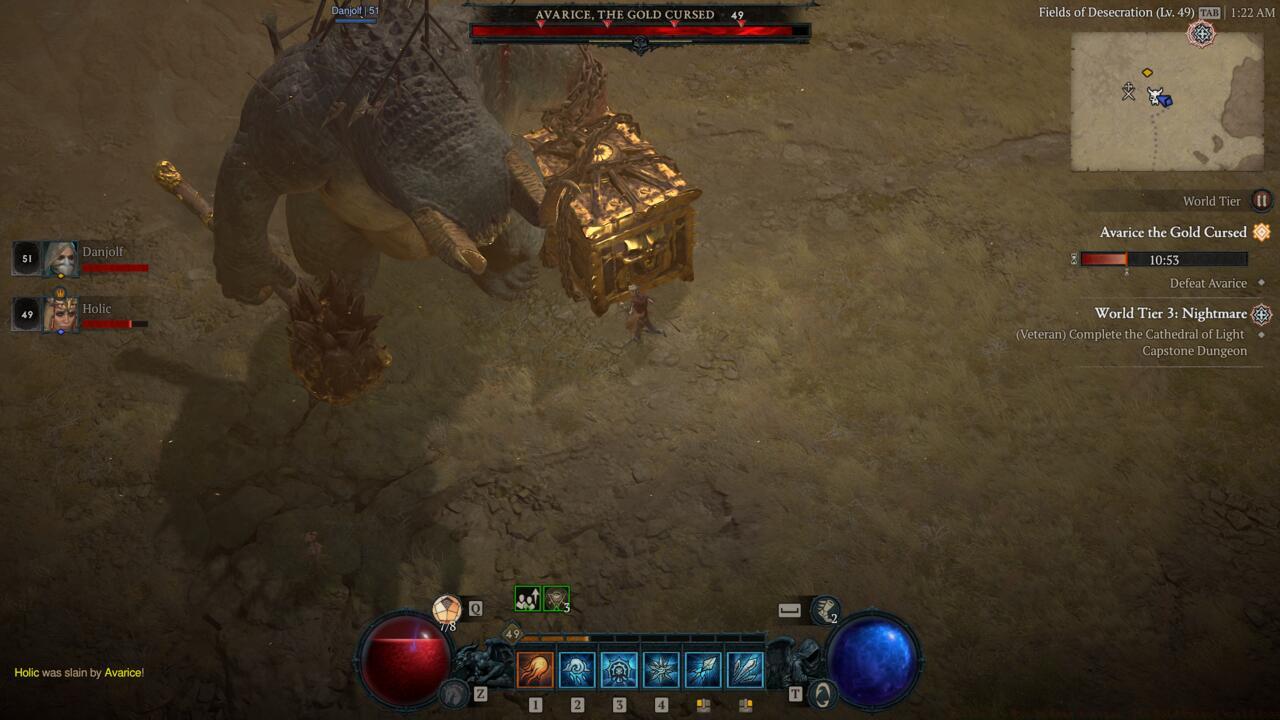
Task: Fire the single ice shard skill
Action: click(x=703, y=669)
